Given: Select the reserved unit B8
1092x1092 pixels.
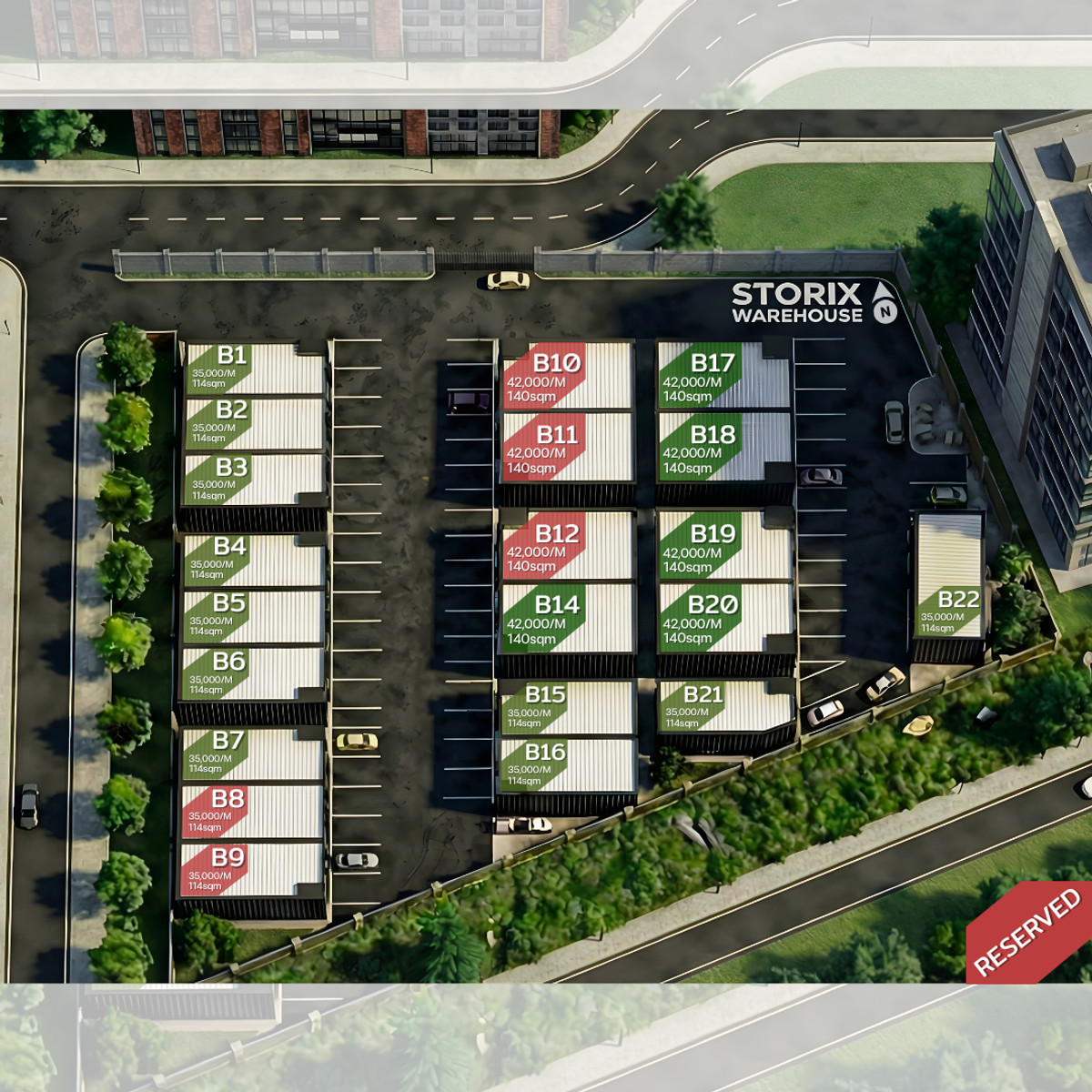Looking at the screenshot, I should click(x=252, y=811).
